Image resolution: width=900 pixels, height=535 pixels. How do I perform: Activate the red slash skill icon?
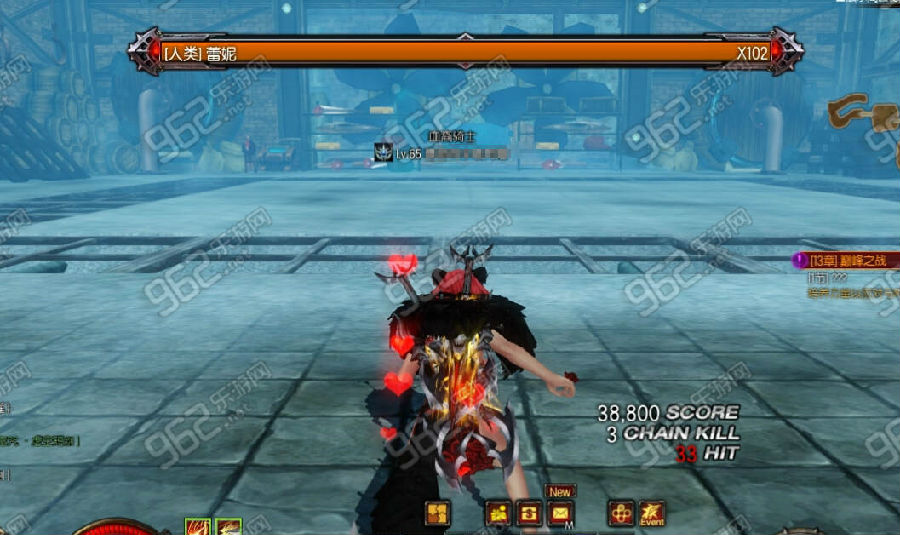198,527
